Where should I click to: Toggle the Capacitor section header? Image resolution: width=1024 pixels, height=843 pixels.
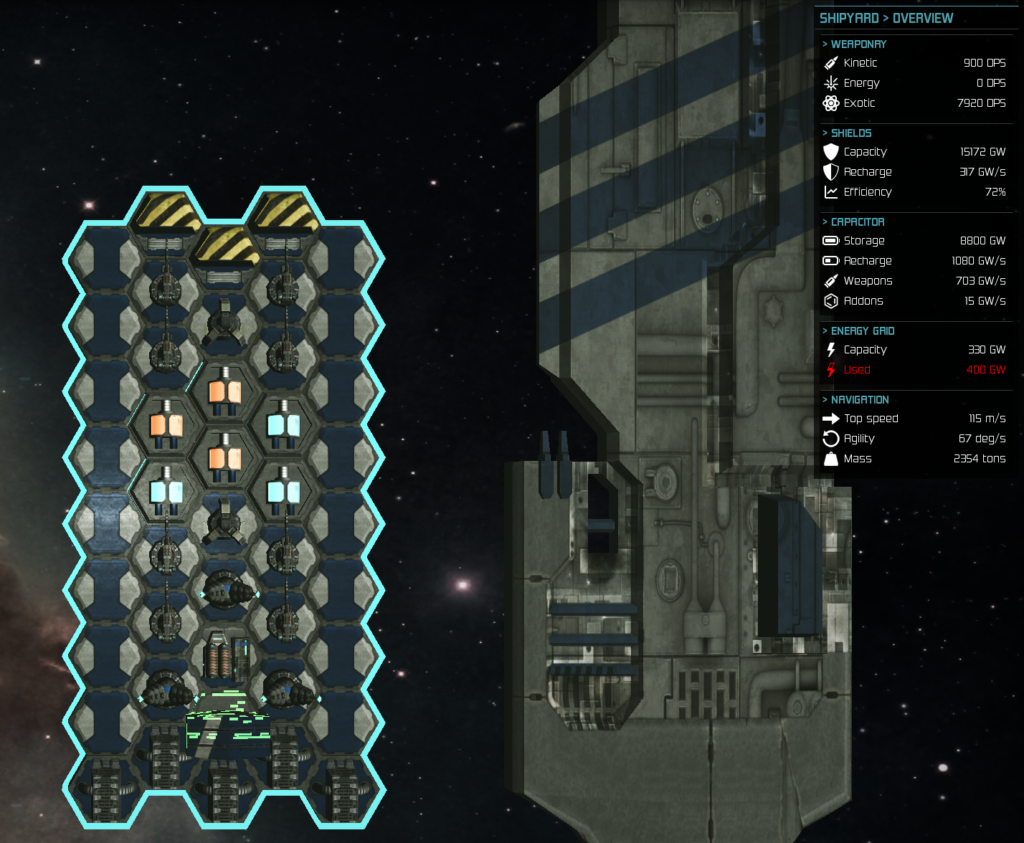857,222
